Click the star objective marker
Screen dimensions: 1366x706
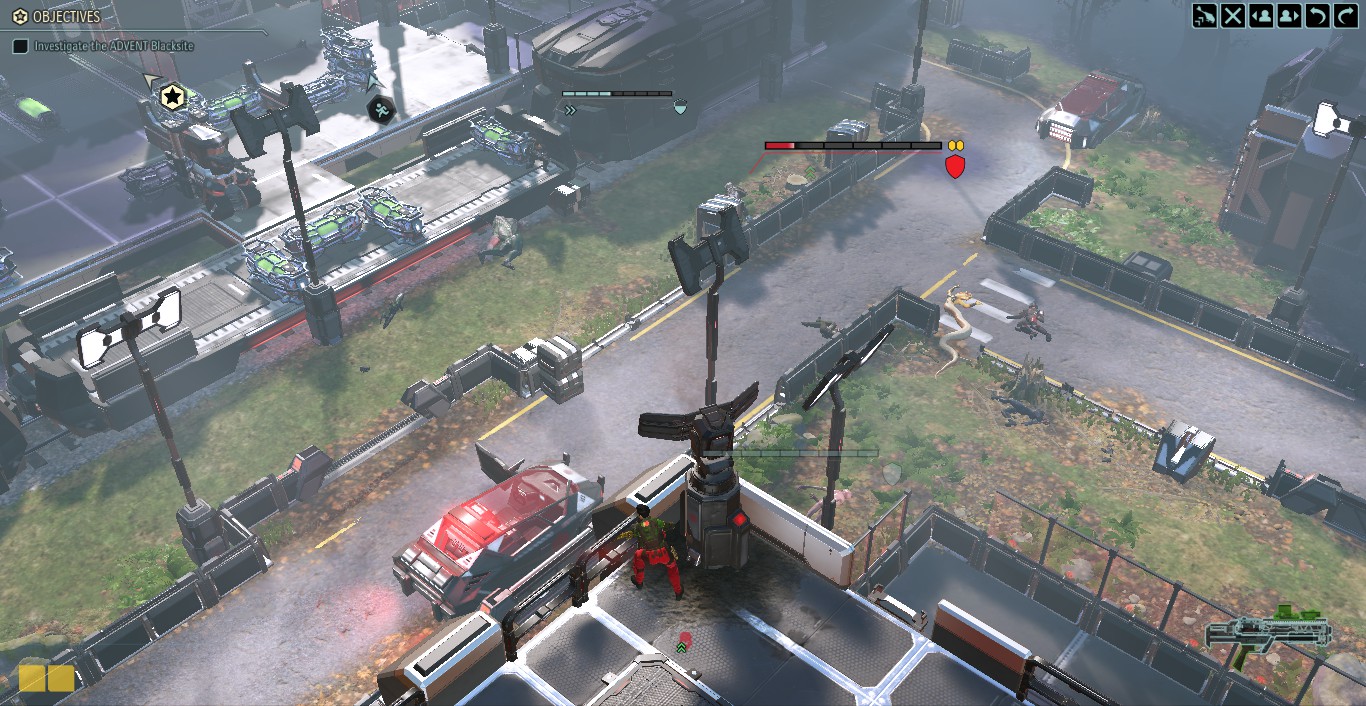[x=173, y=97]
